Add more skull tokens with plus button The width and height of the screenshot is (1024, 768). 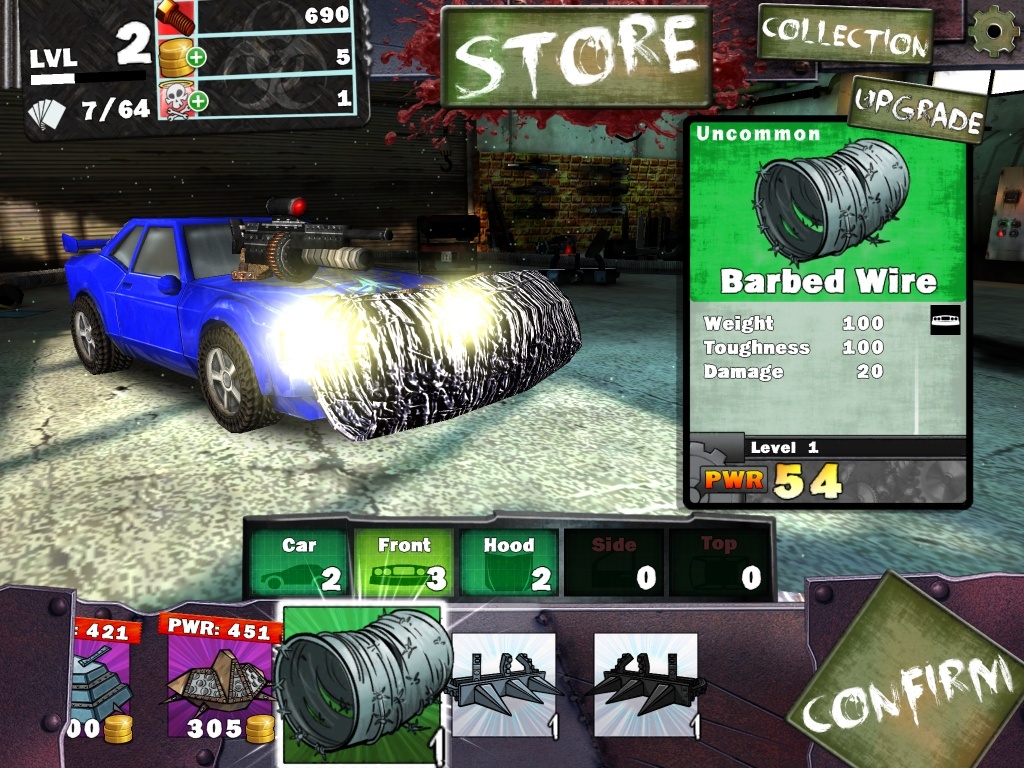point(197,100)
